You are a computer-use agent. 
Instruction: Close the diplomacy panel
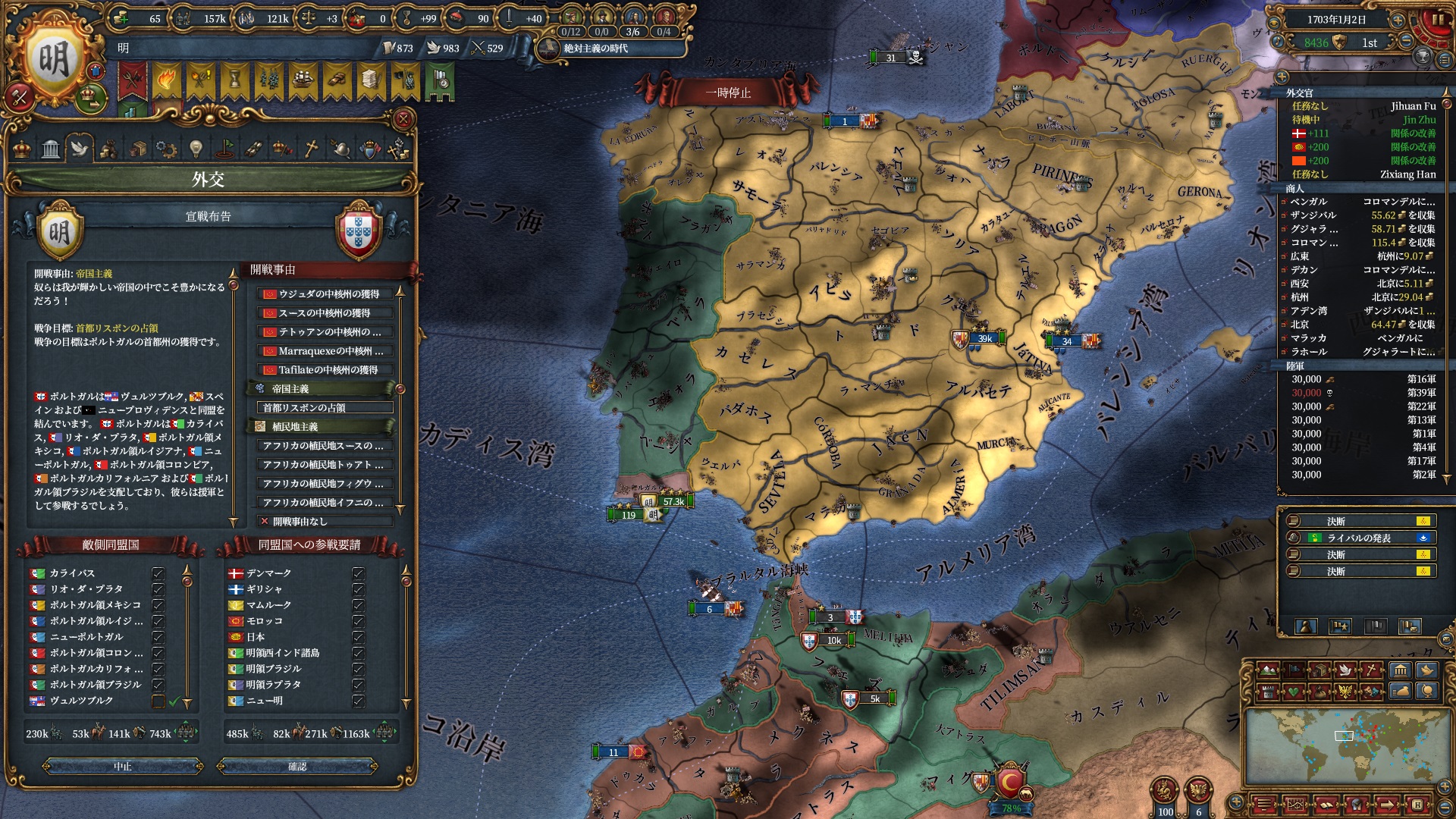click(x=403, y=119)
